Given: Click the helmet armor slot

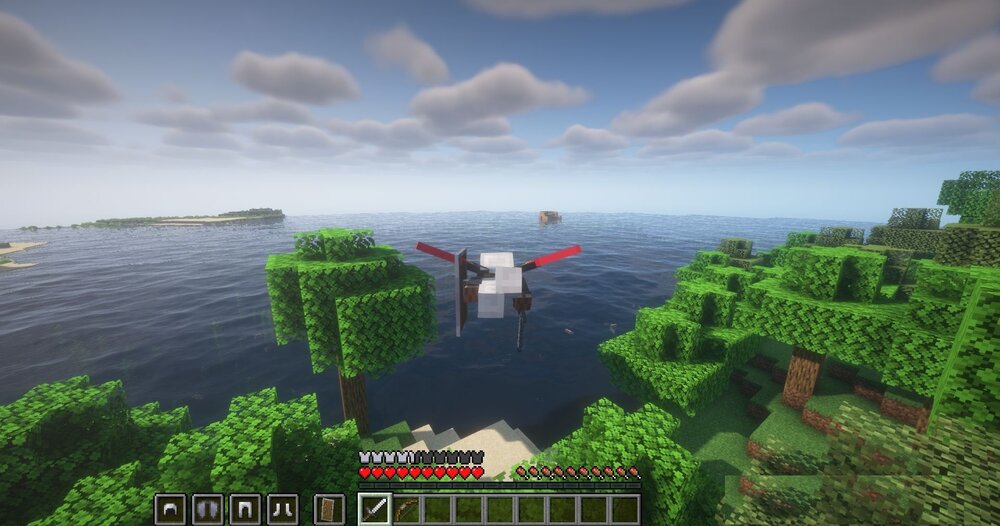Looking at the screenshot, I should pyautogui.click(x=170, y=509).
